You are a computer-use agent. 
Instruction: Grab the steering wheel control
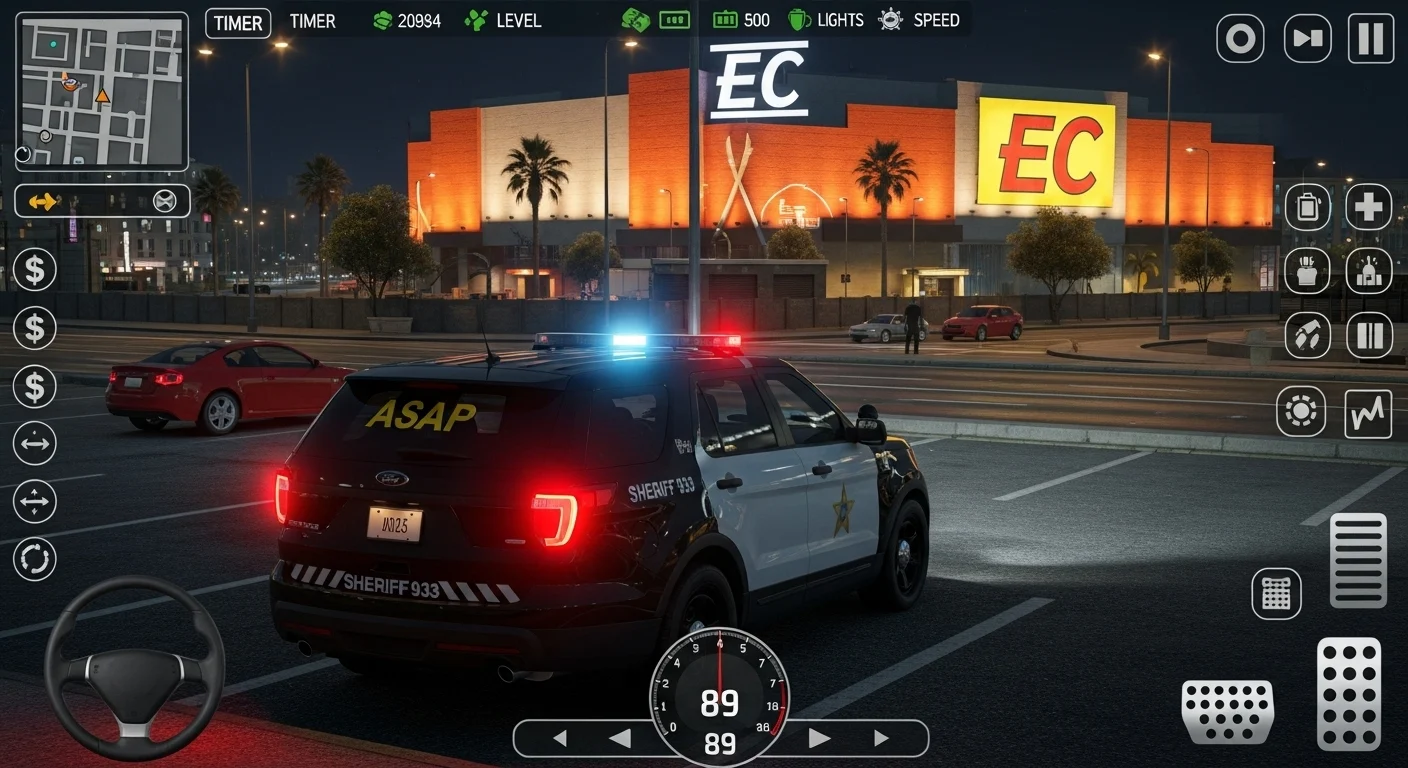134,668
